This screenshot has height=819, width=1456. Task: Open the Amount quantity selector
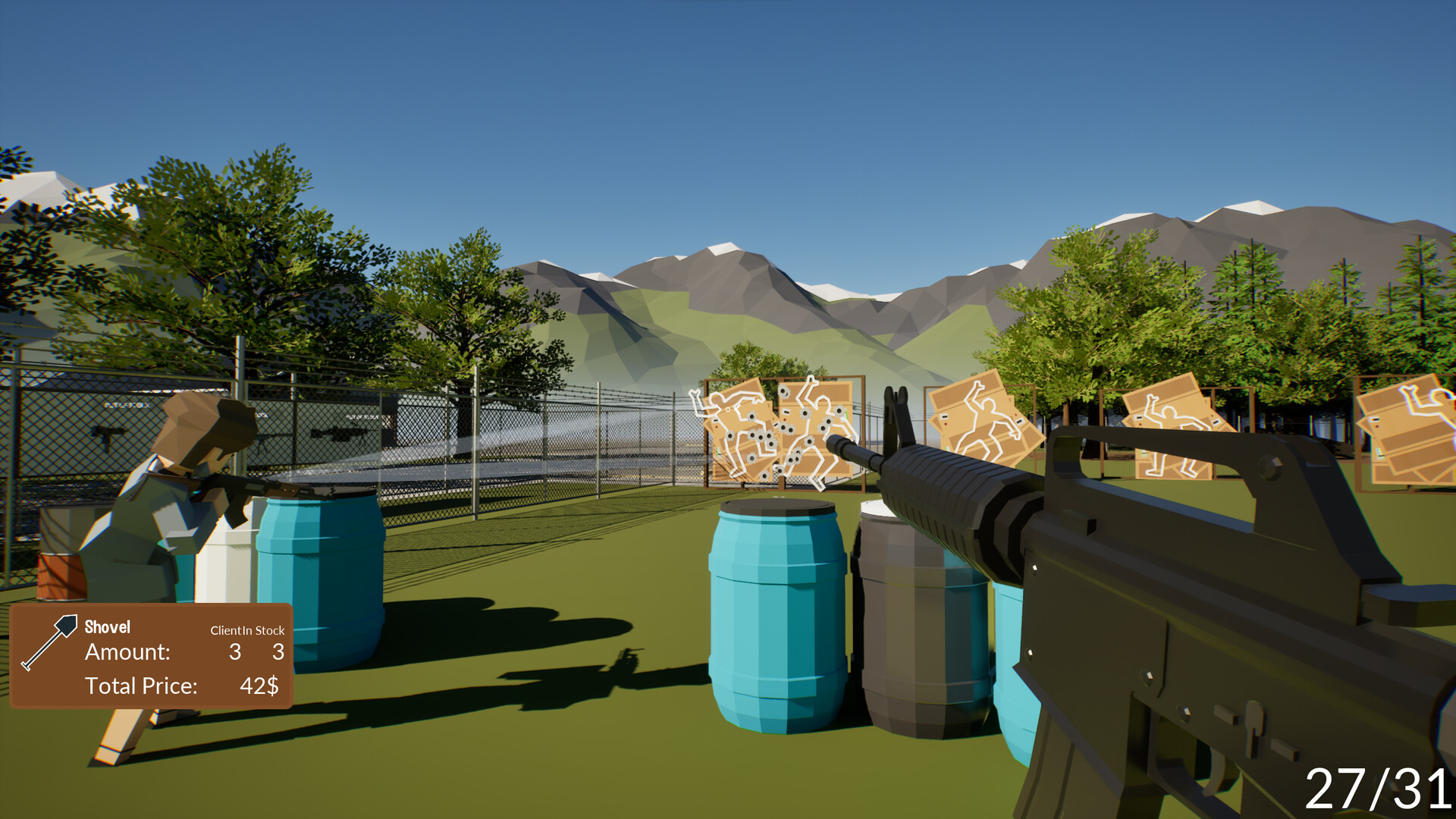[x=127, y=651]
